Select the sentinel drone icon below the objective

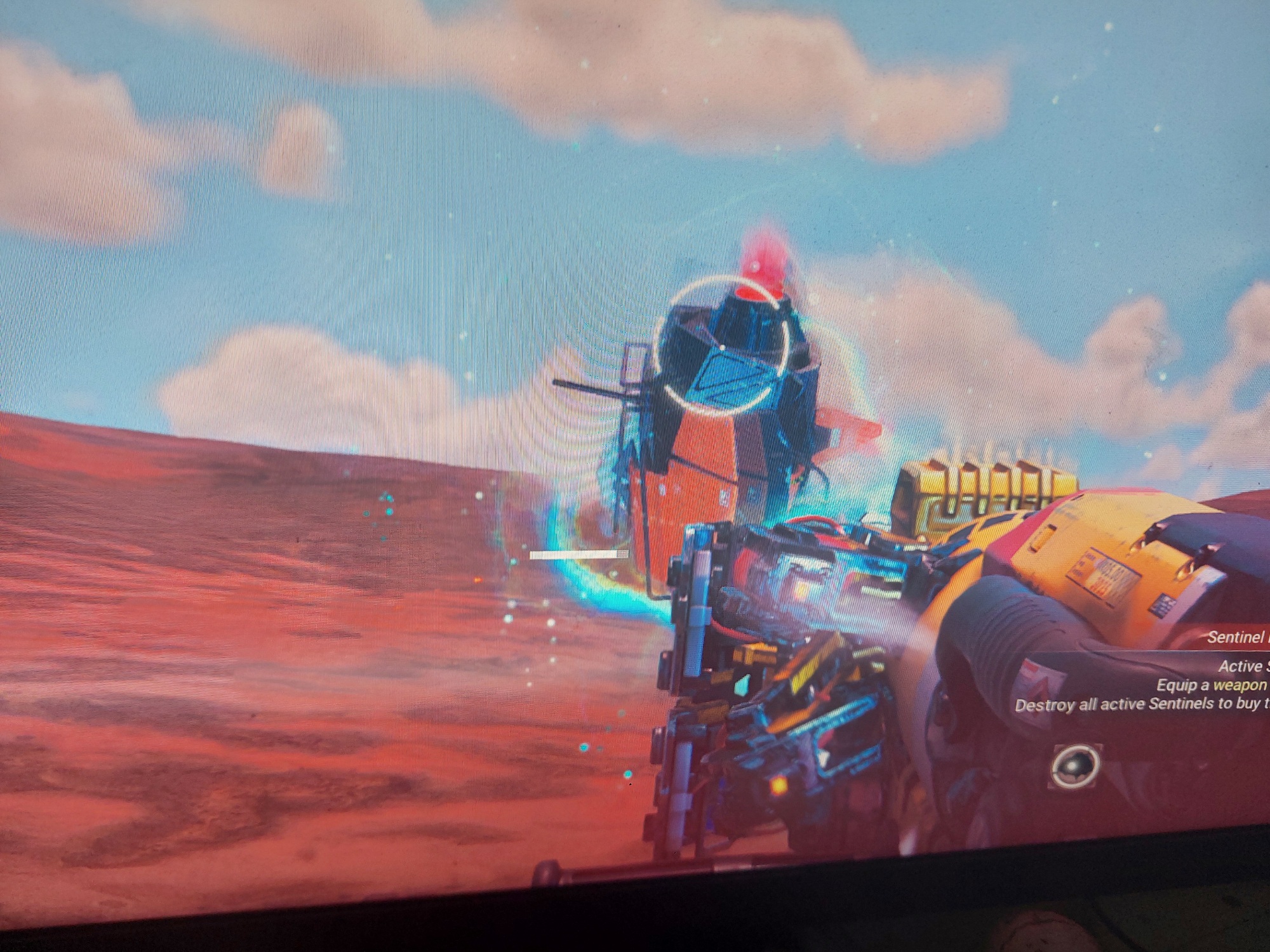click(x=1075, y=766)
